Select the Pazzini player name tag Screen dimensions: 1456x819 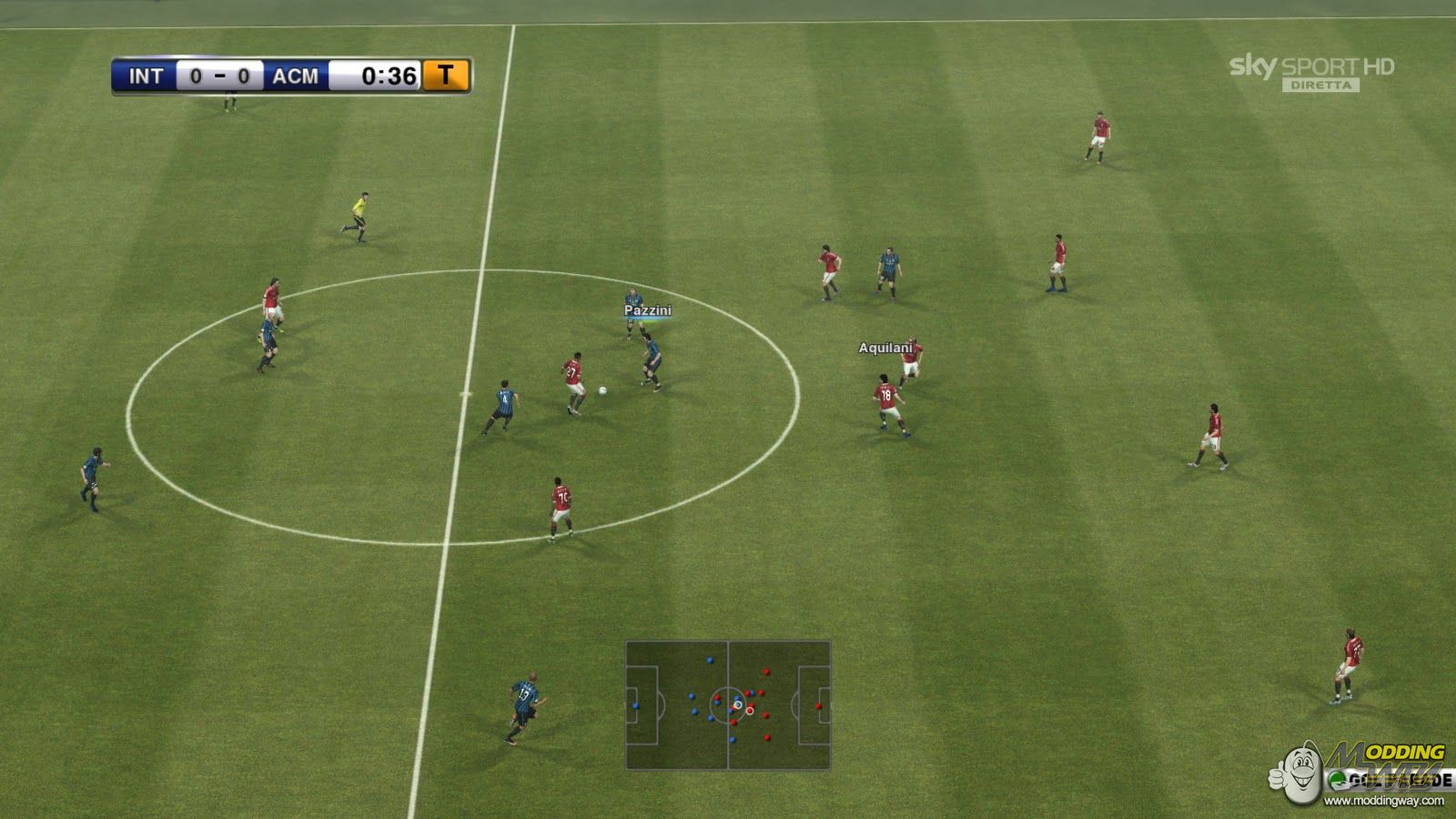647,310
